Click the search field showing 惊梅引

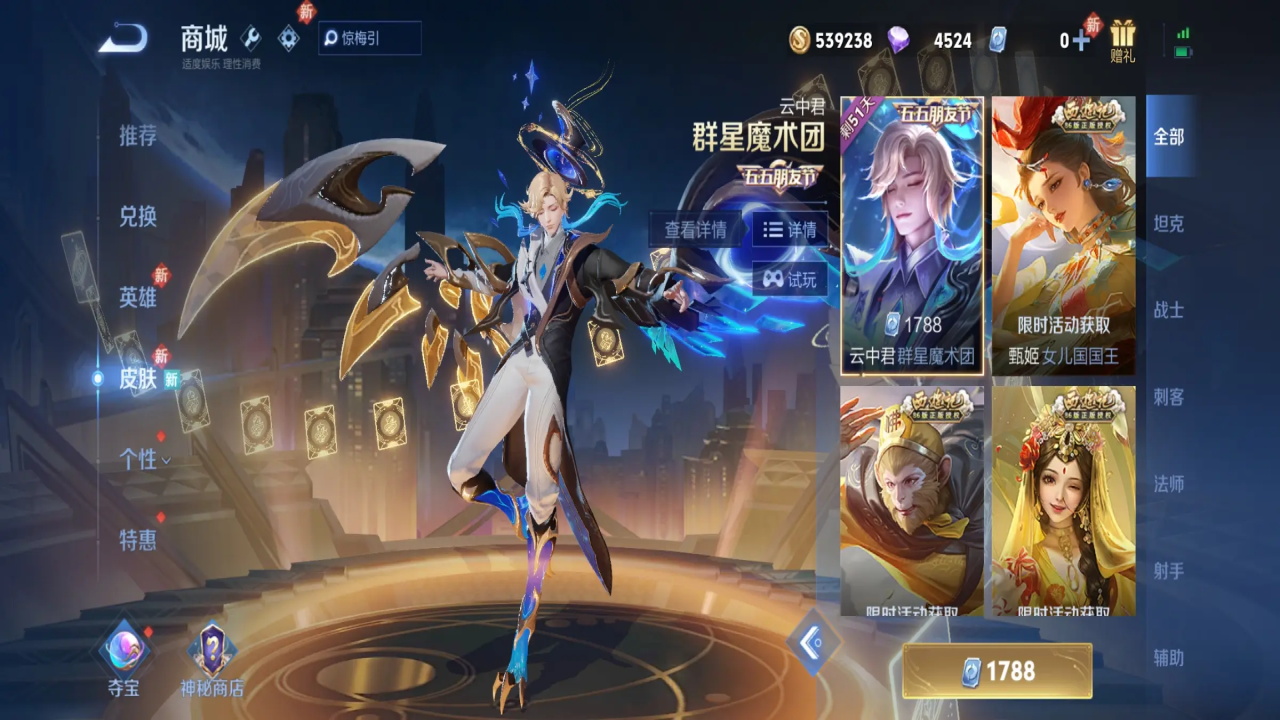click(370, 39)
